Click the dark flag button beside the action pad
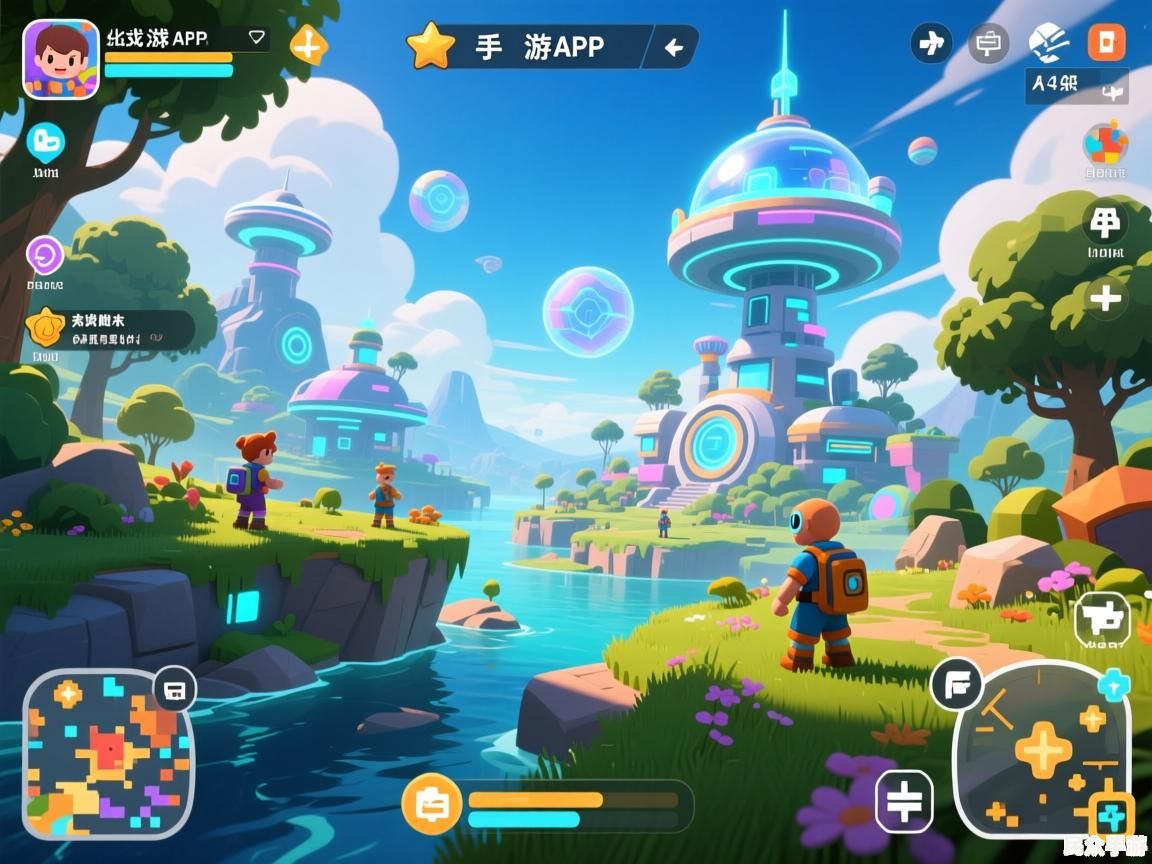Image resolution: width=1152 pixels, height=864 pixels. pyautogui.click(x=957, y=685)
